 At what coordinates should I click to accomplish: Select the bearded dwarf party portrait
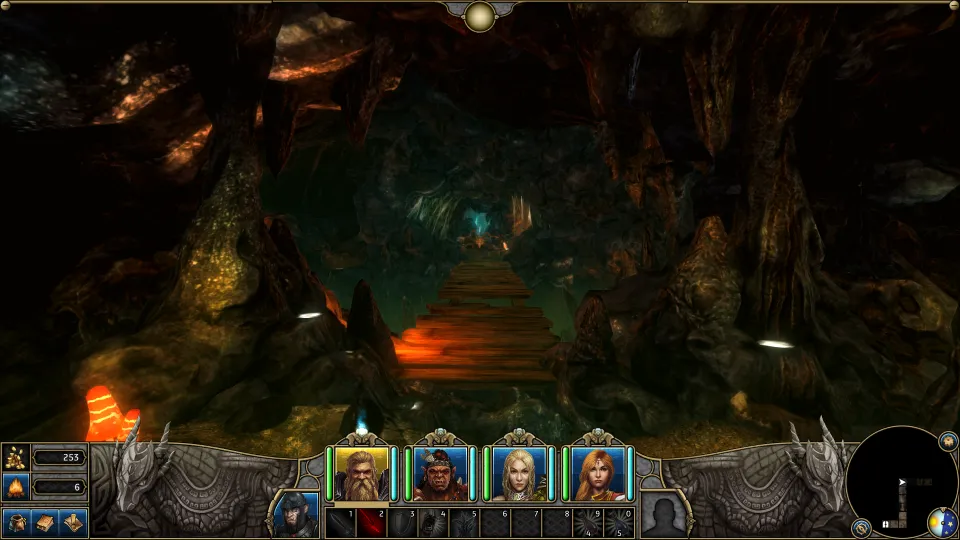[362, 473]
